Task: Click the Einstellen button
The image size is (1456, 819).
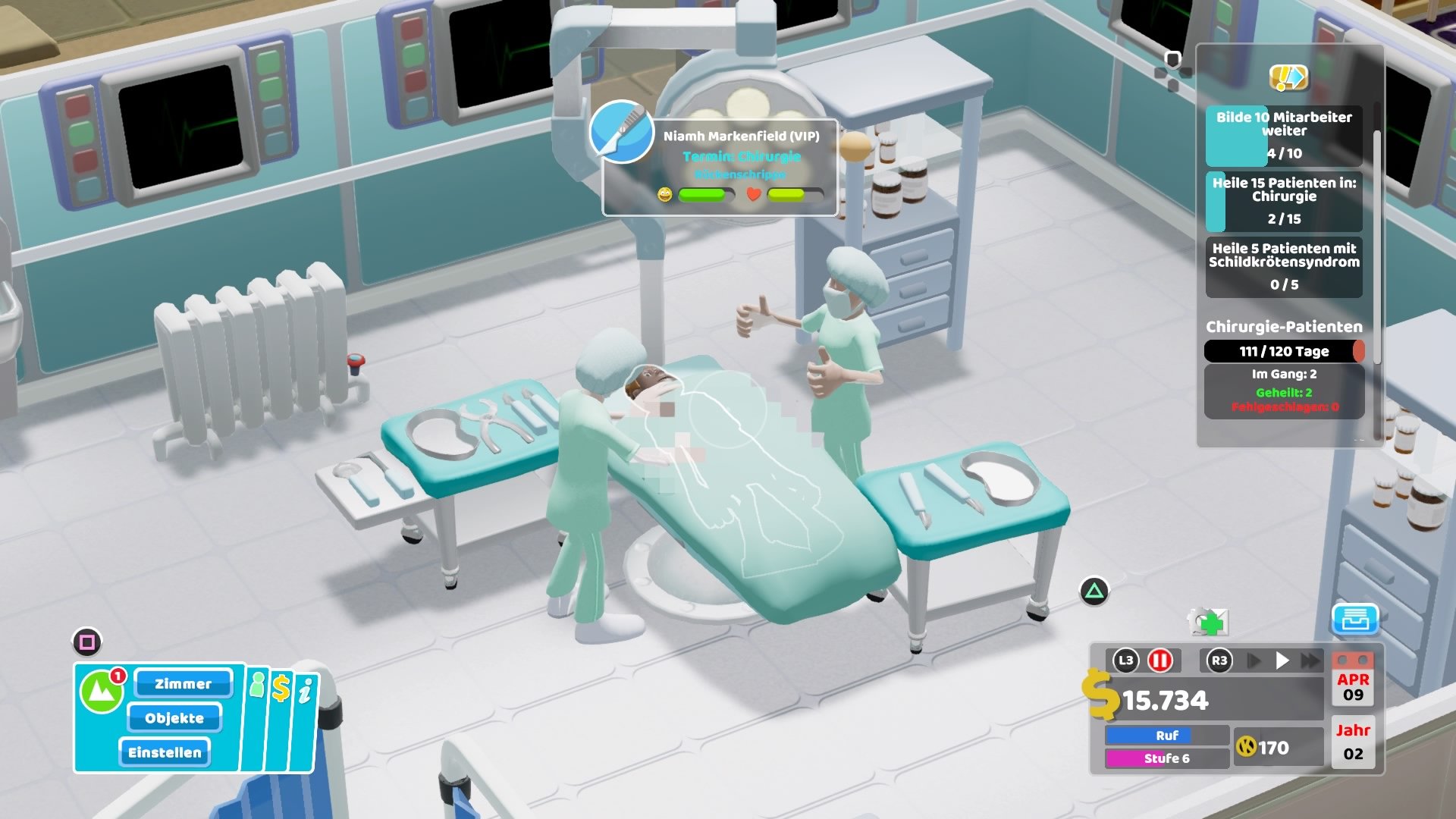Action: (165, 752)
